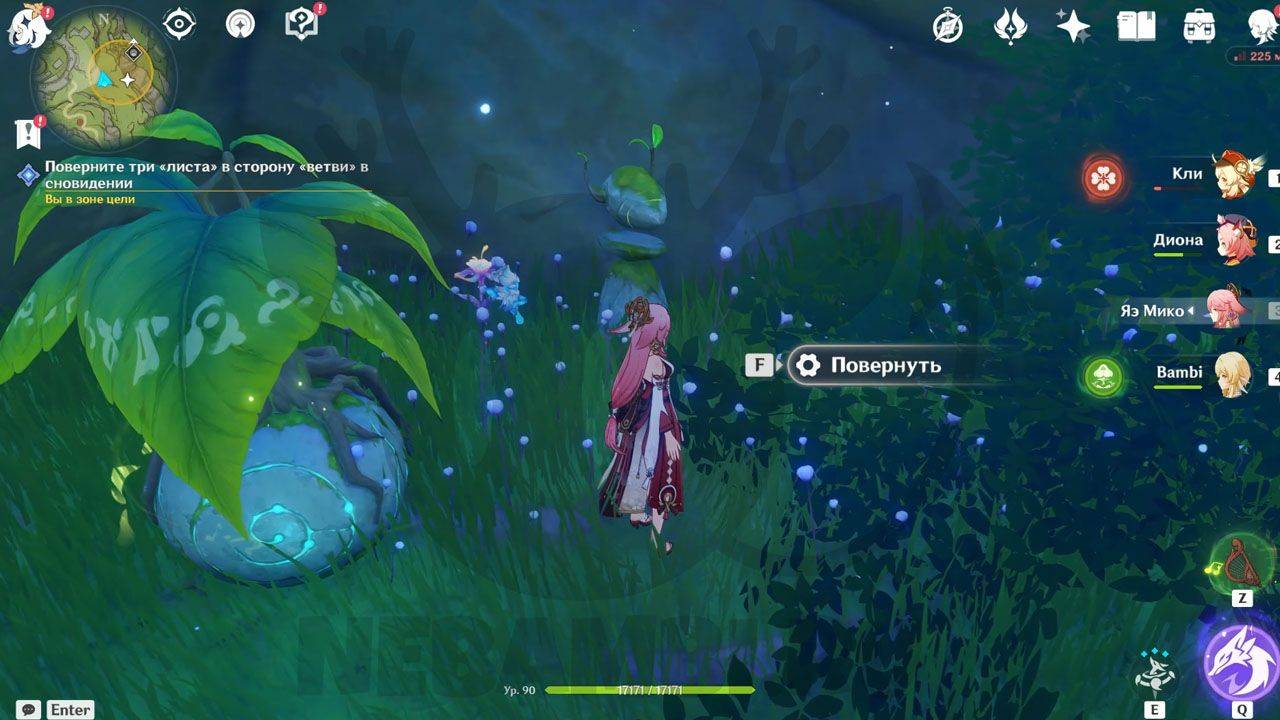Open the Wish four-pointed star icon
The image size is (1280, 720).
click(x=1073, y=27)
